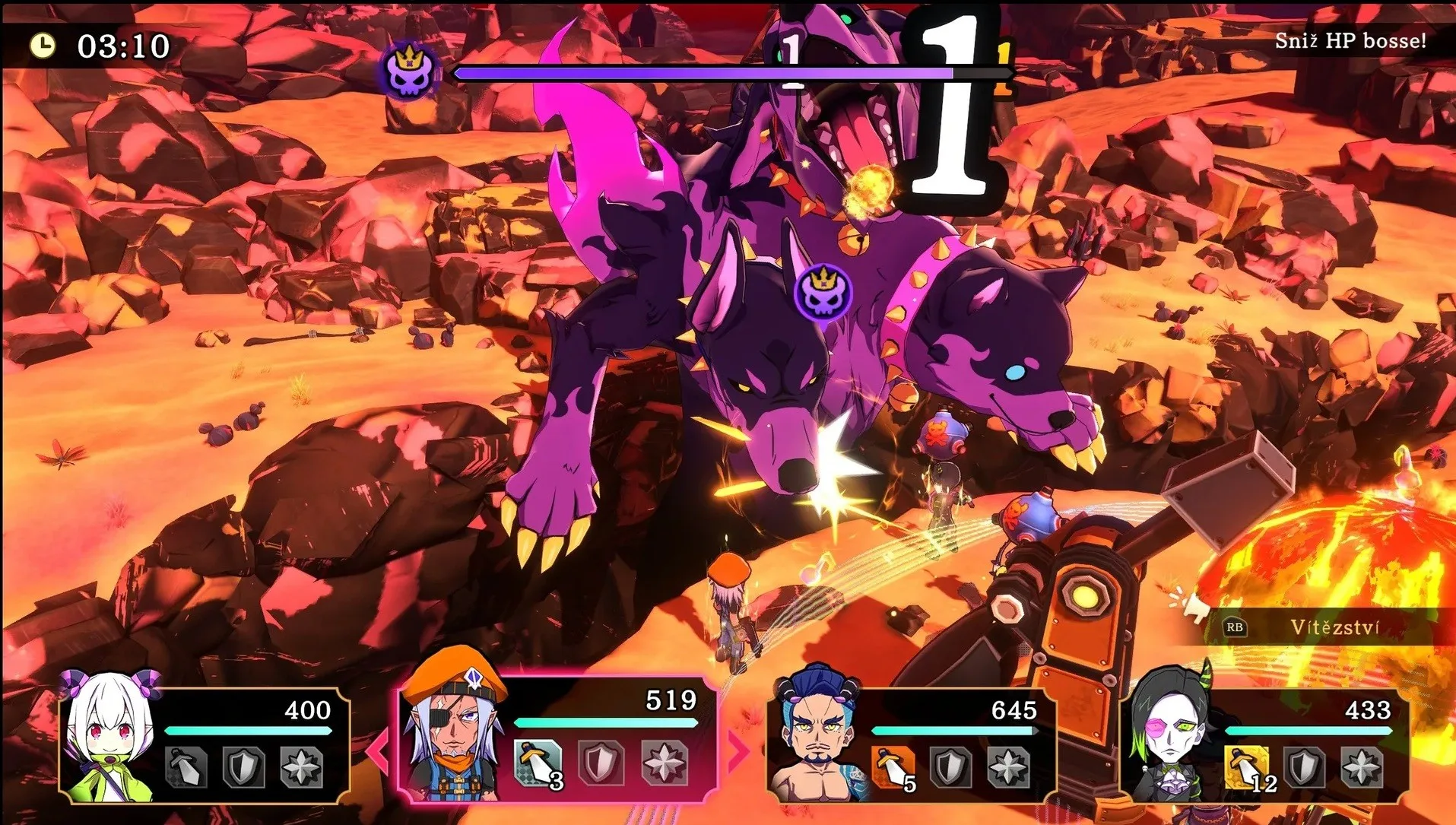Use the orange sword skill showing 5
The image size is (1456, 825).
pos(894,767)
